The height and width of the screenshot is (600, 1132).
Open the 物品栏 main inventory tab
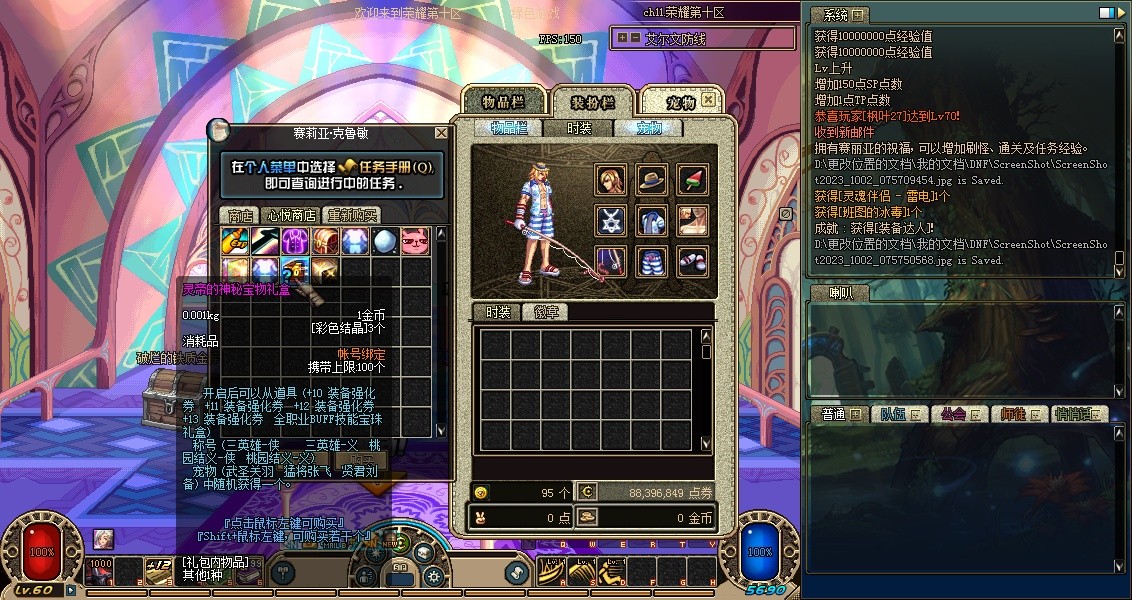click(504, 102)
